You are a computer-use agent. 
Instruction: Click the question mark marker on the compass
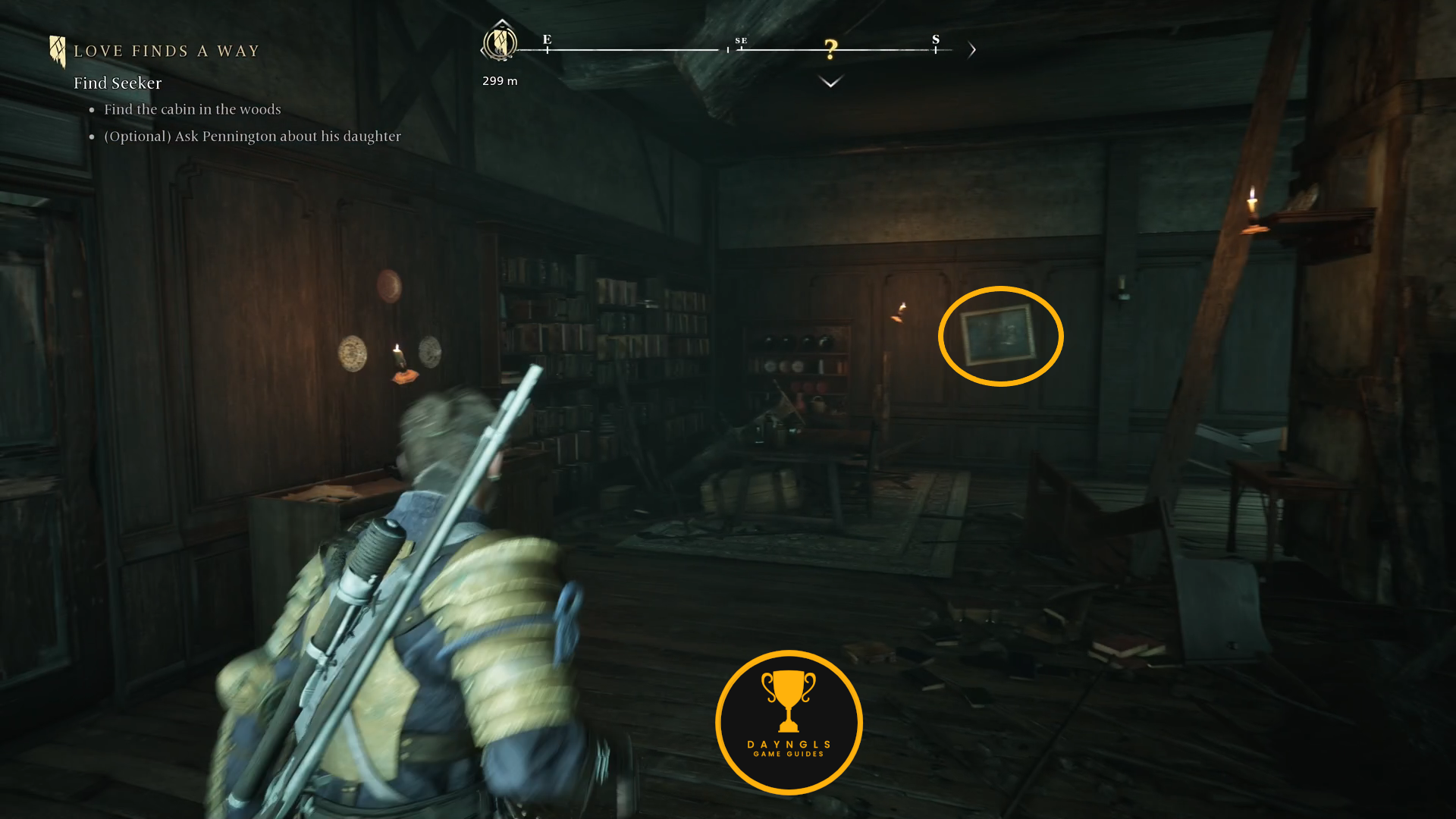(x=831, y=50)
